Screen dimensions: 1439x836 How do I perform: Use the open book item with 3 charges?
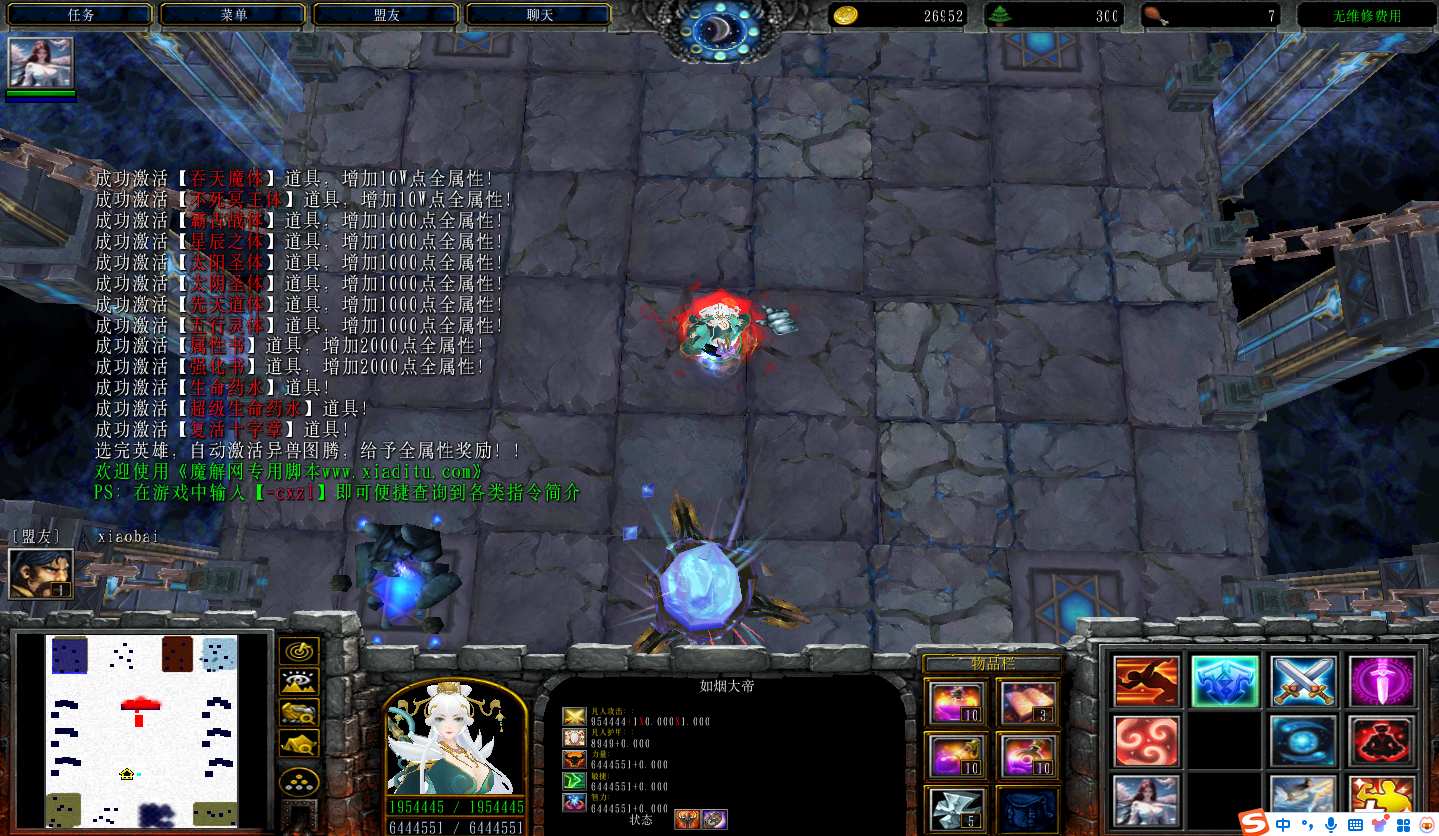tap(1027, 702)
